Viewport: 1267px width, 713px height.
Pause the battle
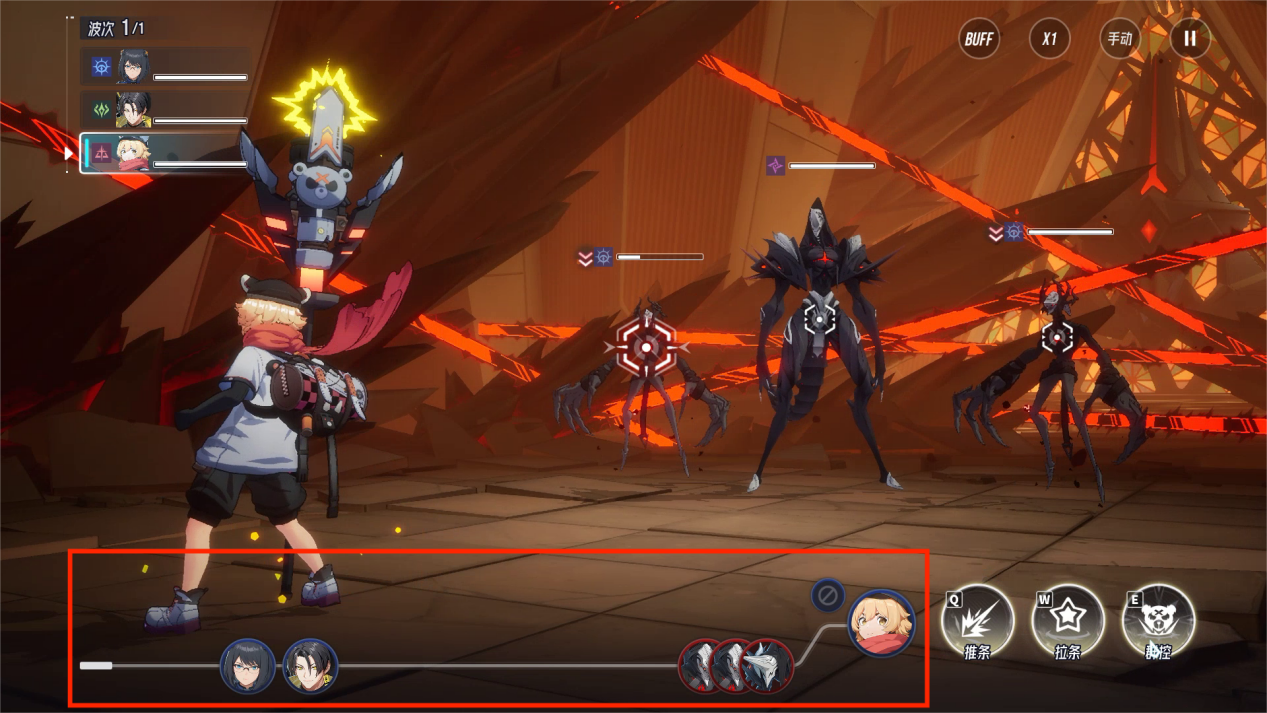pos(1190,39)
